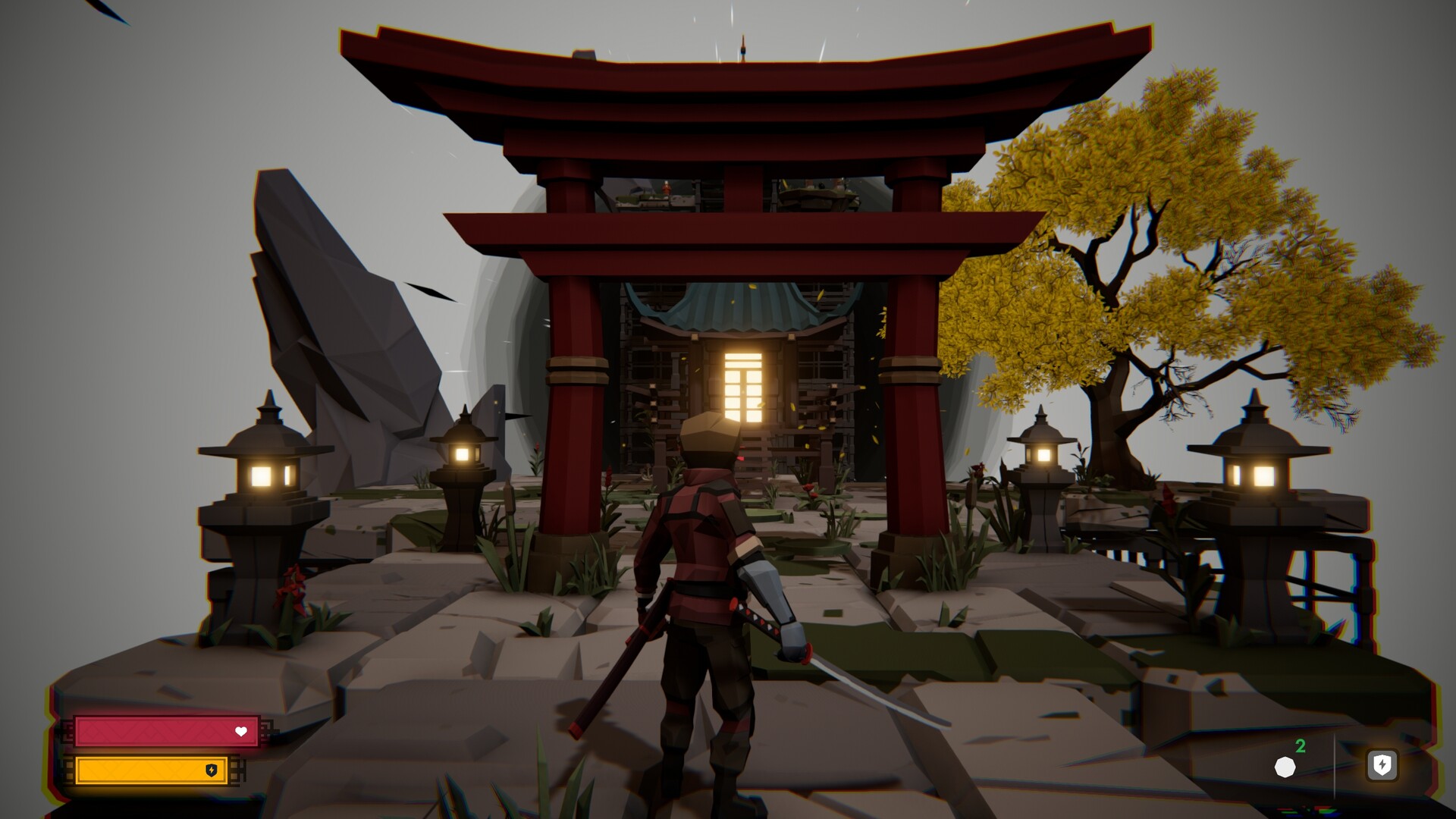Click the white shuriken item icon
The height and width of the screenshot is (819, 1456).
pyautogui.click(x=1286, y=767)
